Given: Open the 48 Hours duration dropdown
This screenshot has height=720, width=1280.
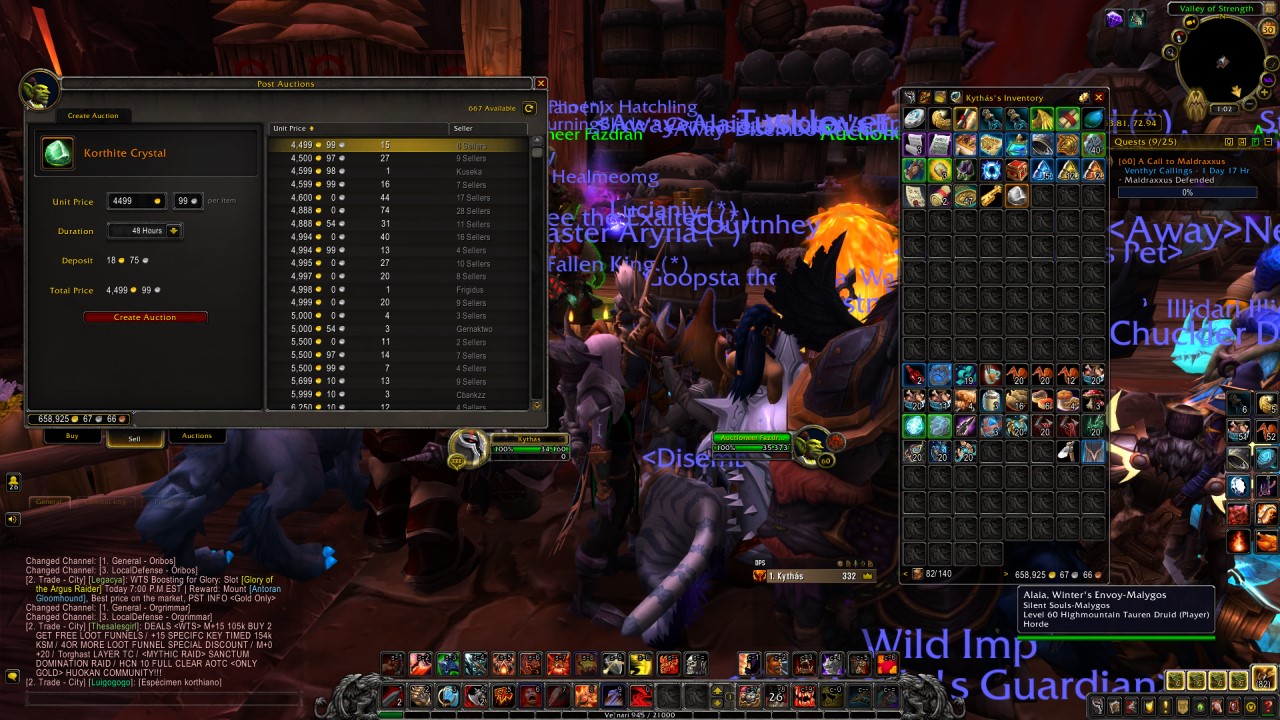Looking at the screenshot, I should 145,231.
